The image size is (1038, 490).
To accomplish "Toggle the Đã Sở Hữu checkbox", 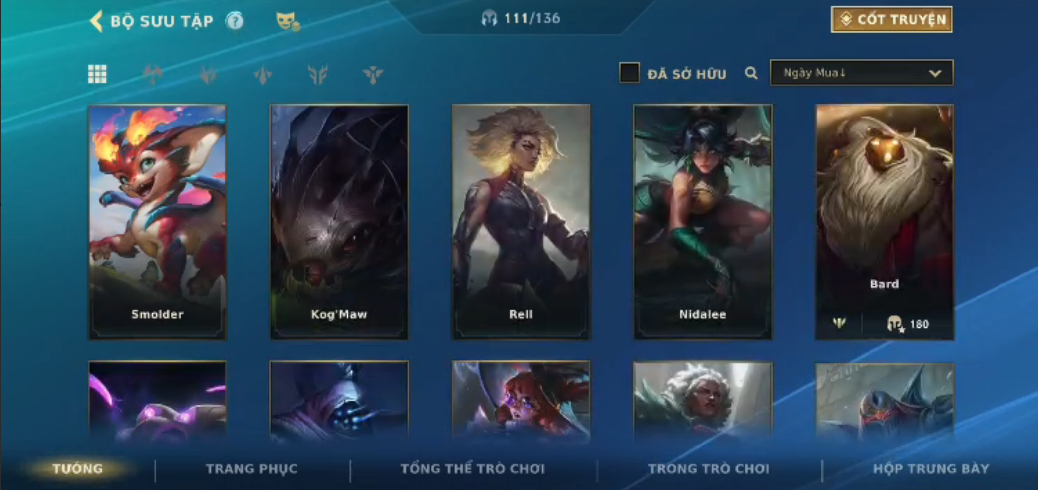I will tap(629, 73).
